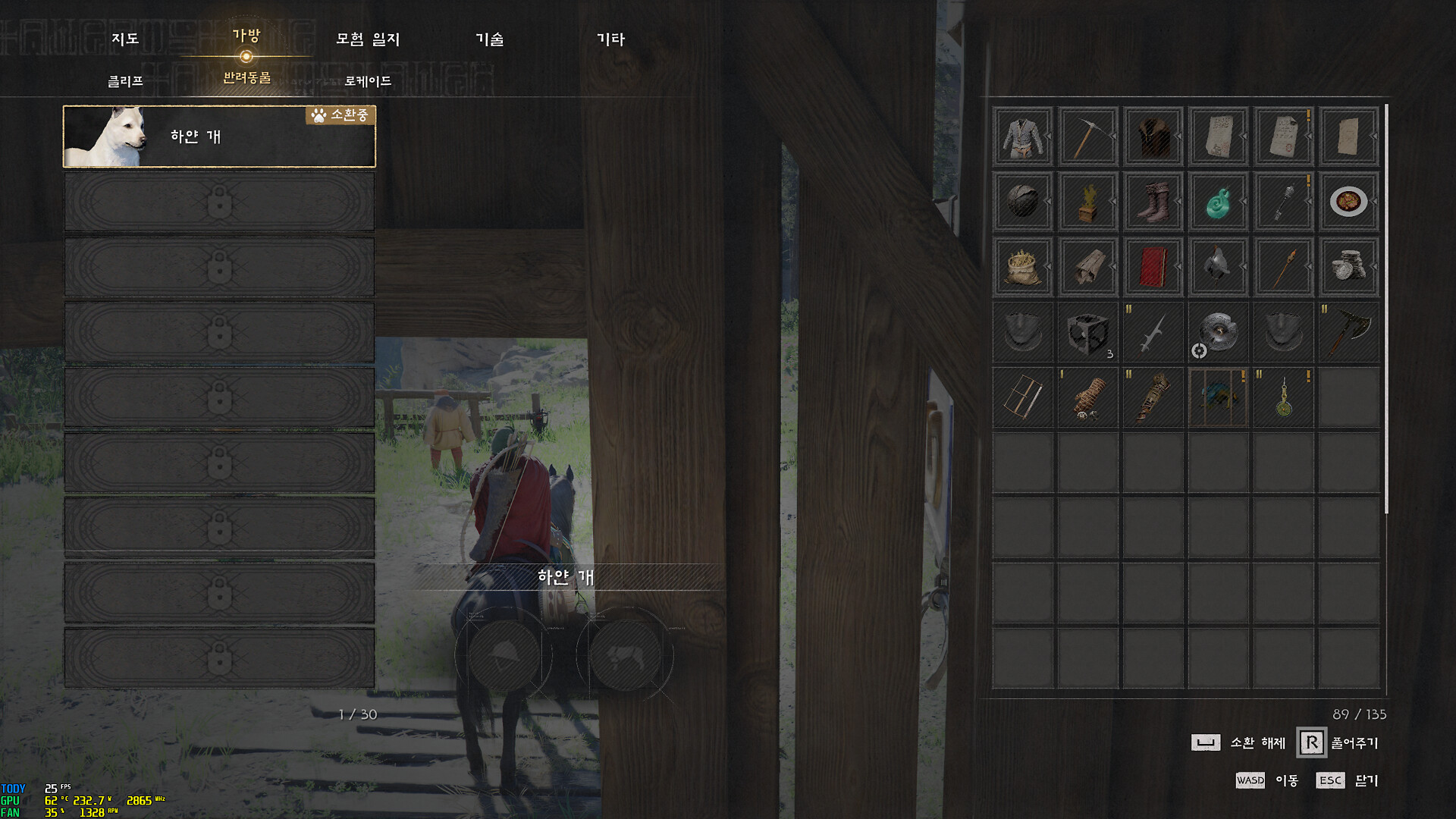Select the grain sack item
1456x819 pixels.
1022,267
